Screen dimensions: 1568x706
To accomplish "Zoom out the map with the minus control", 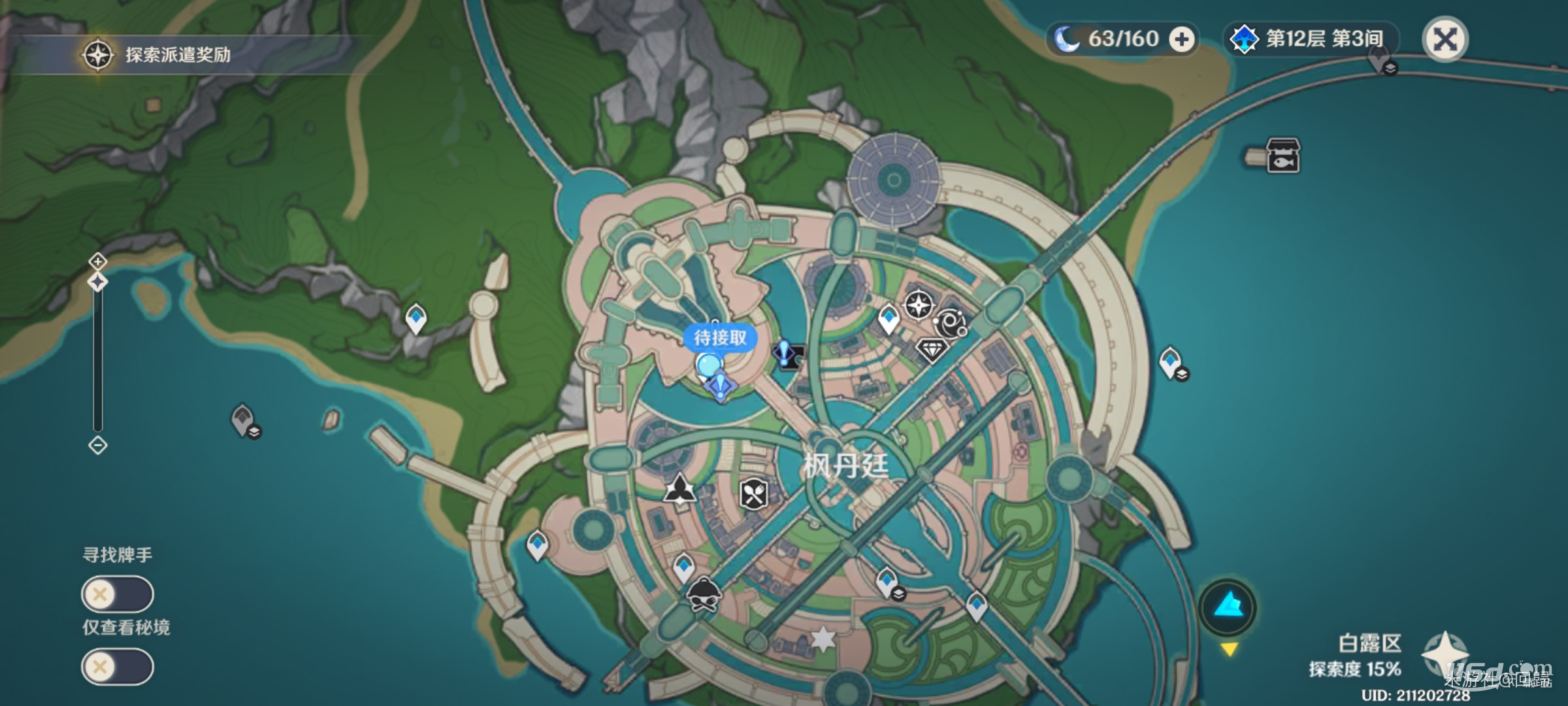I will [x=97, y=446].
